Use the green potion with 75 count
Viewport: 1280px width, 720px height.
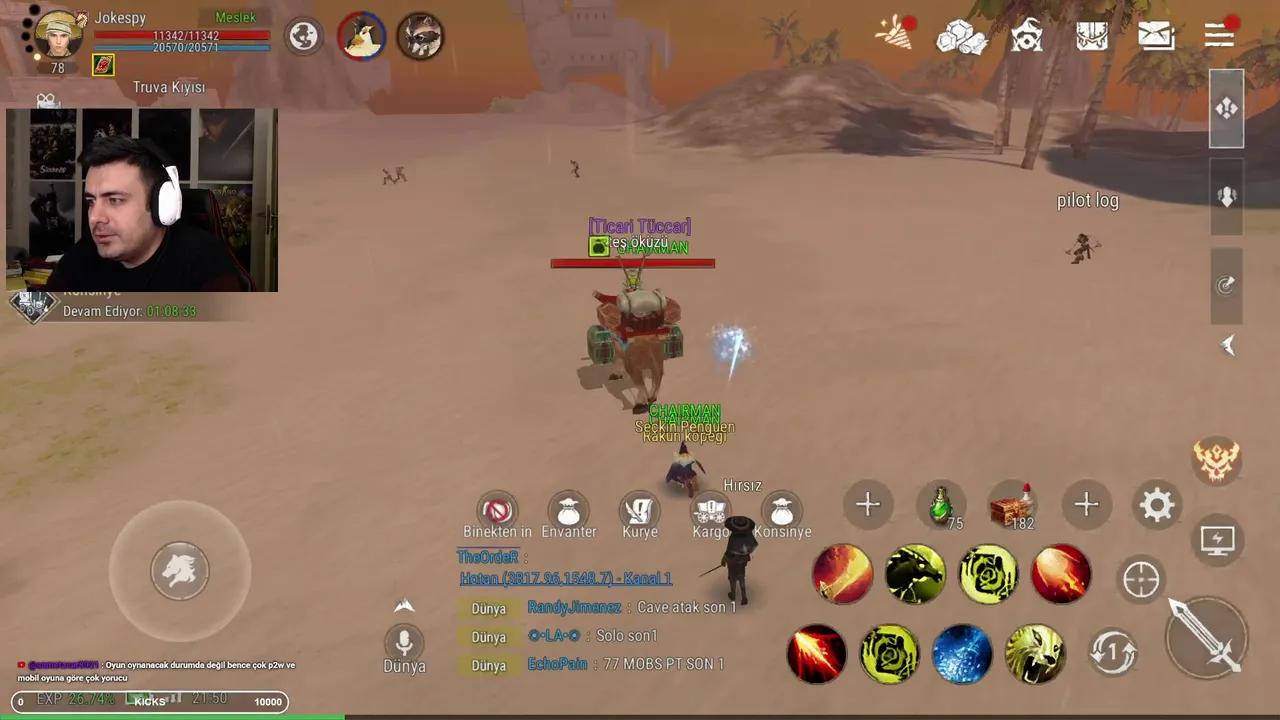941,505
